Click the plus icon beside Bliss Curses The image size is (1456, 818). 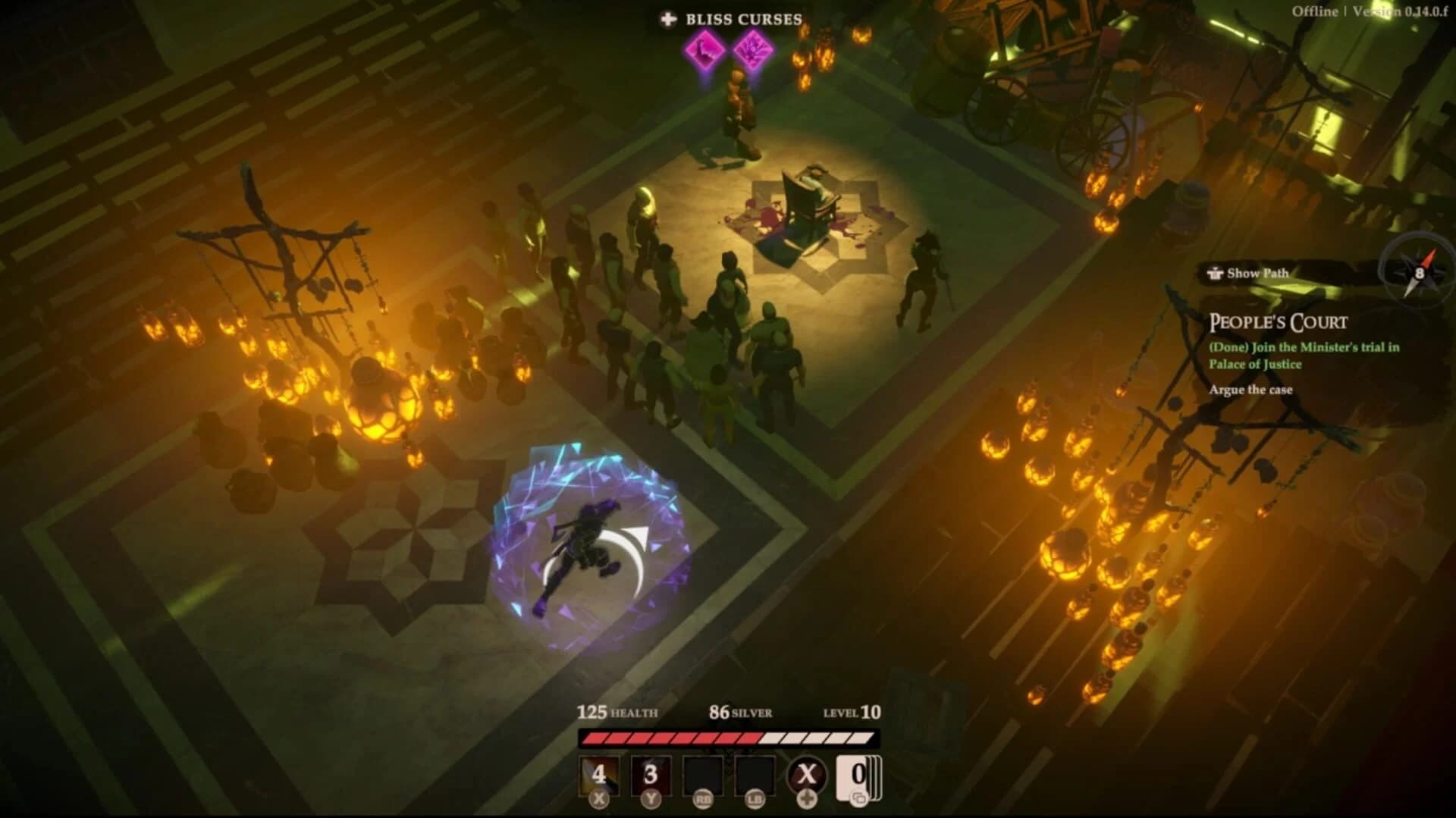click(668, 20)
